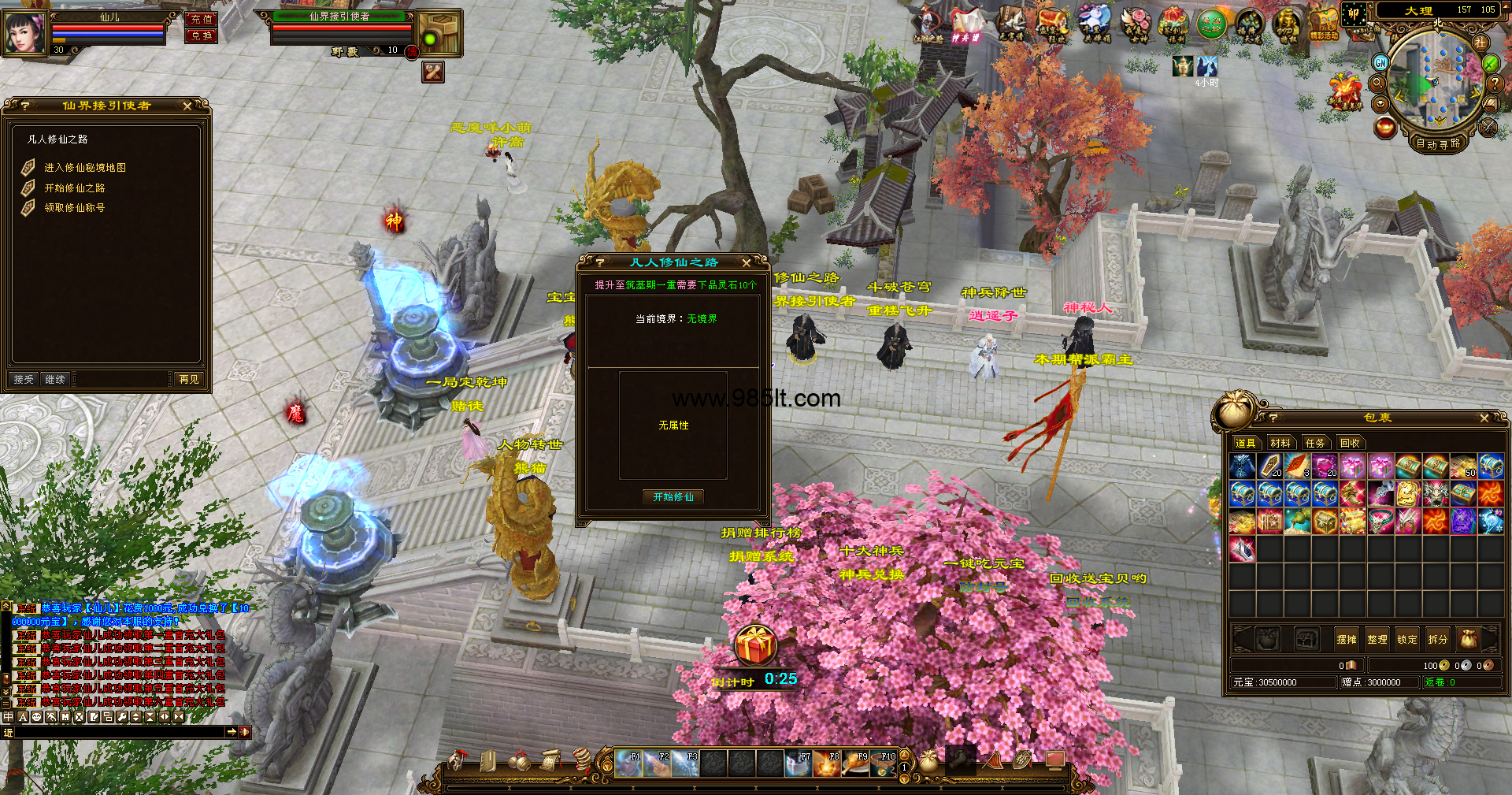Click 再见 to end the NPC dialogue
The height and width of the screenshot is (795, 1512).
pyautogui.click(x=189, y=380)
